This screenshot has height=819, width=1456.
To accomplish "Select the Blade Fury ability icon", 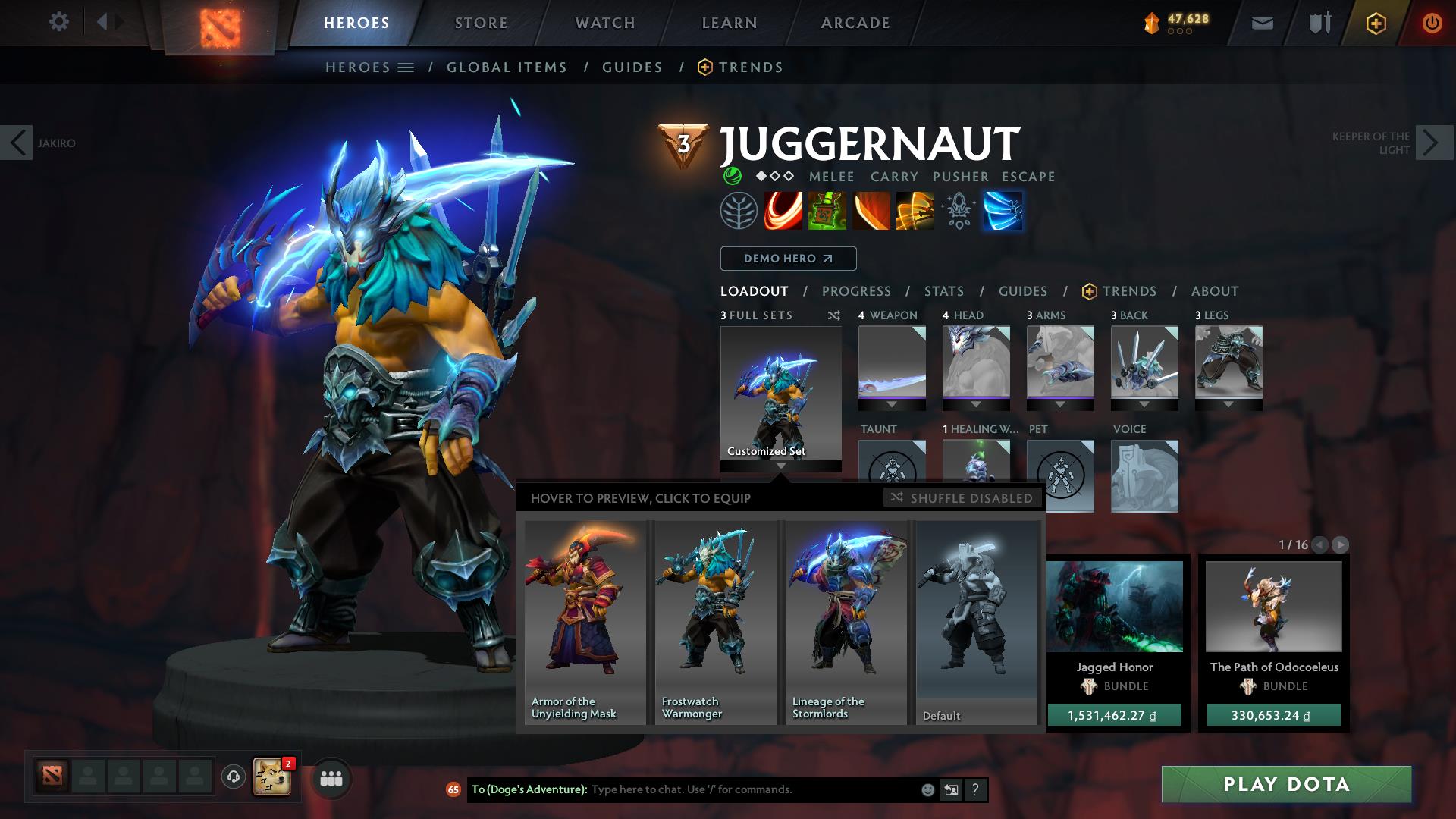I will click(782, 211).
